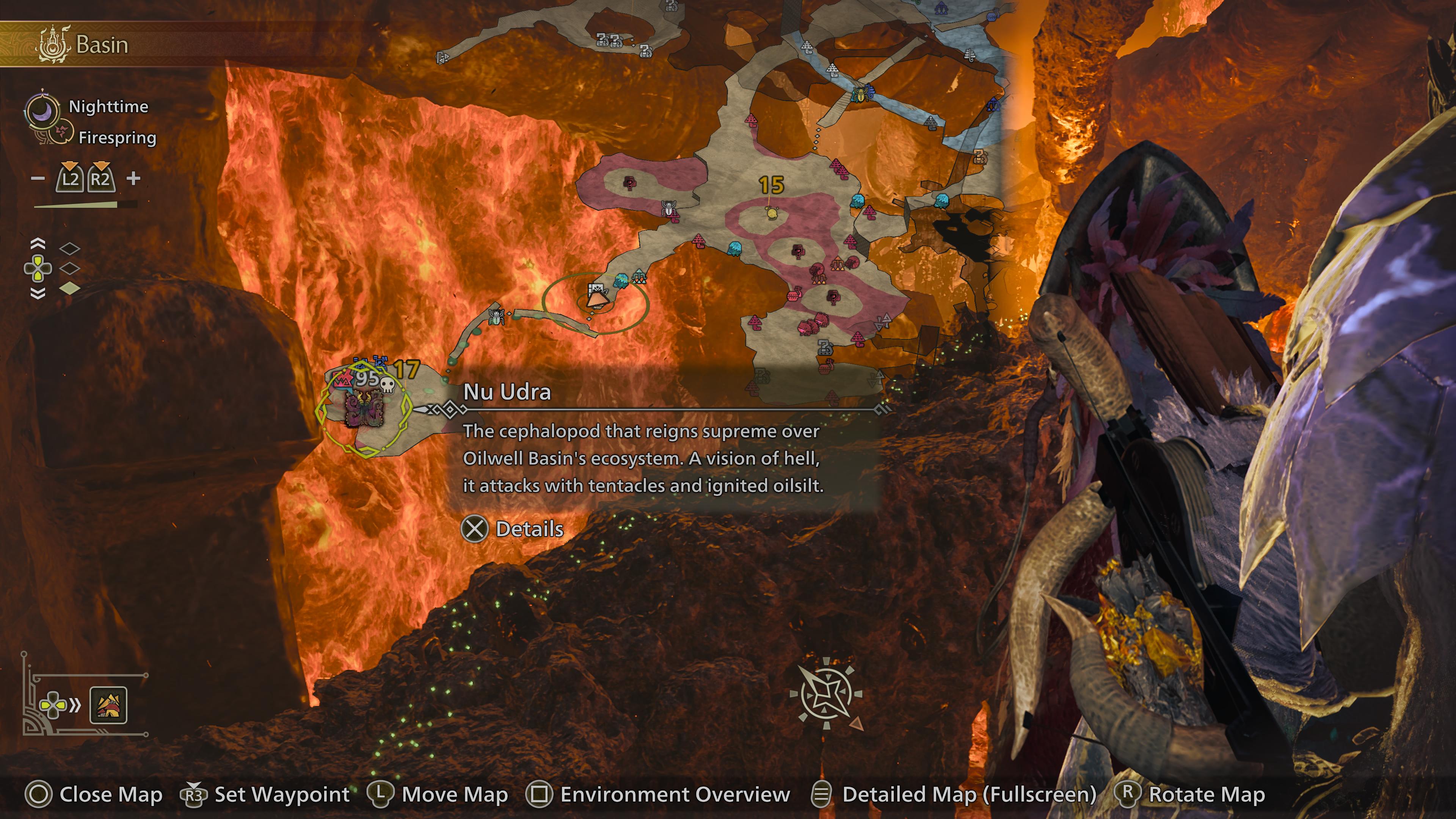Adjust the map zoom level bar
Screen dimensions: 1456x819
click(85, 205)
